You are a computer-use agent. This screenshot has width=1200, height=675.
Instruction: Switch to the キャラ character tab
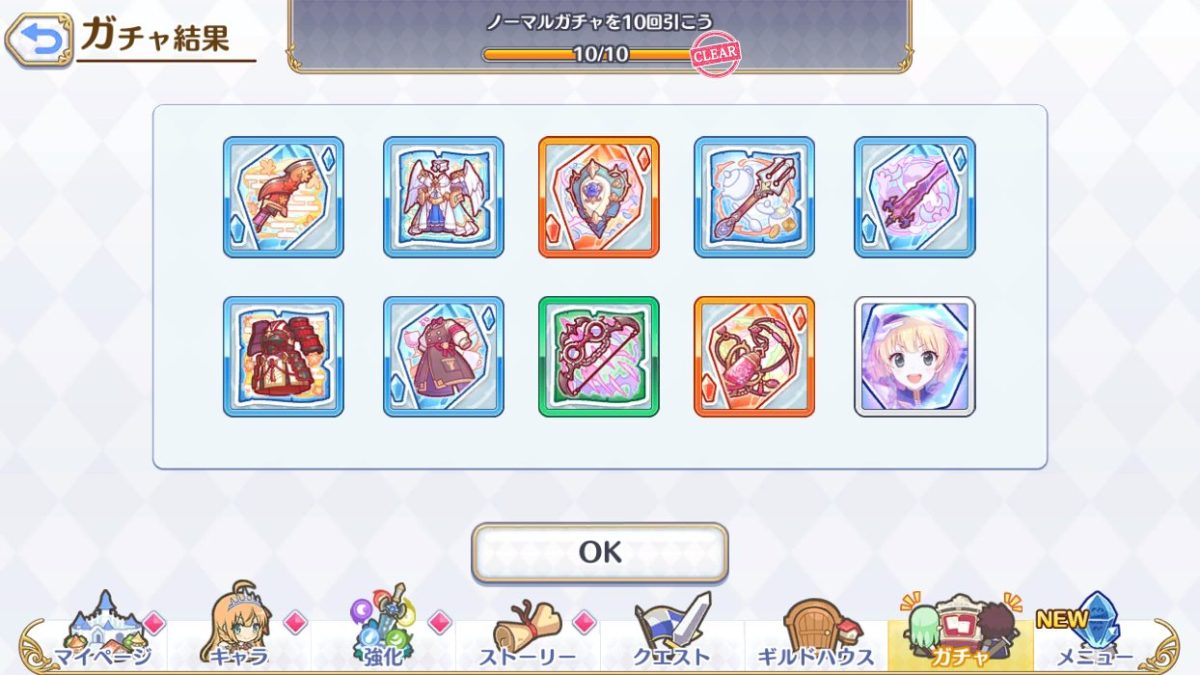(x=238, y=630)
